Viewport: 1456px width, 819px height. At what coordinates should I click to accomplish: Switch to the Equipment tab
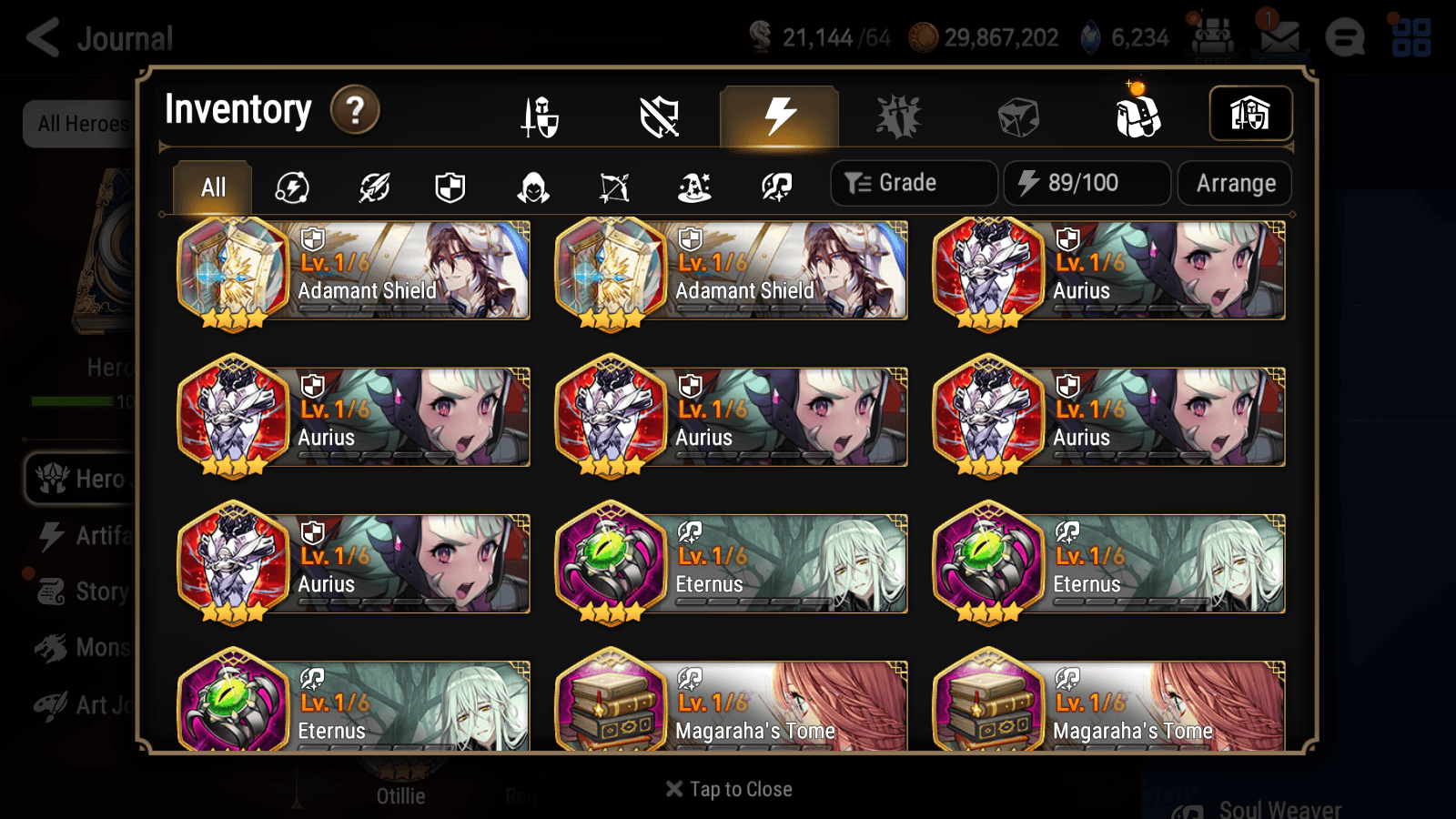540,116
